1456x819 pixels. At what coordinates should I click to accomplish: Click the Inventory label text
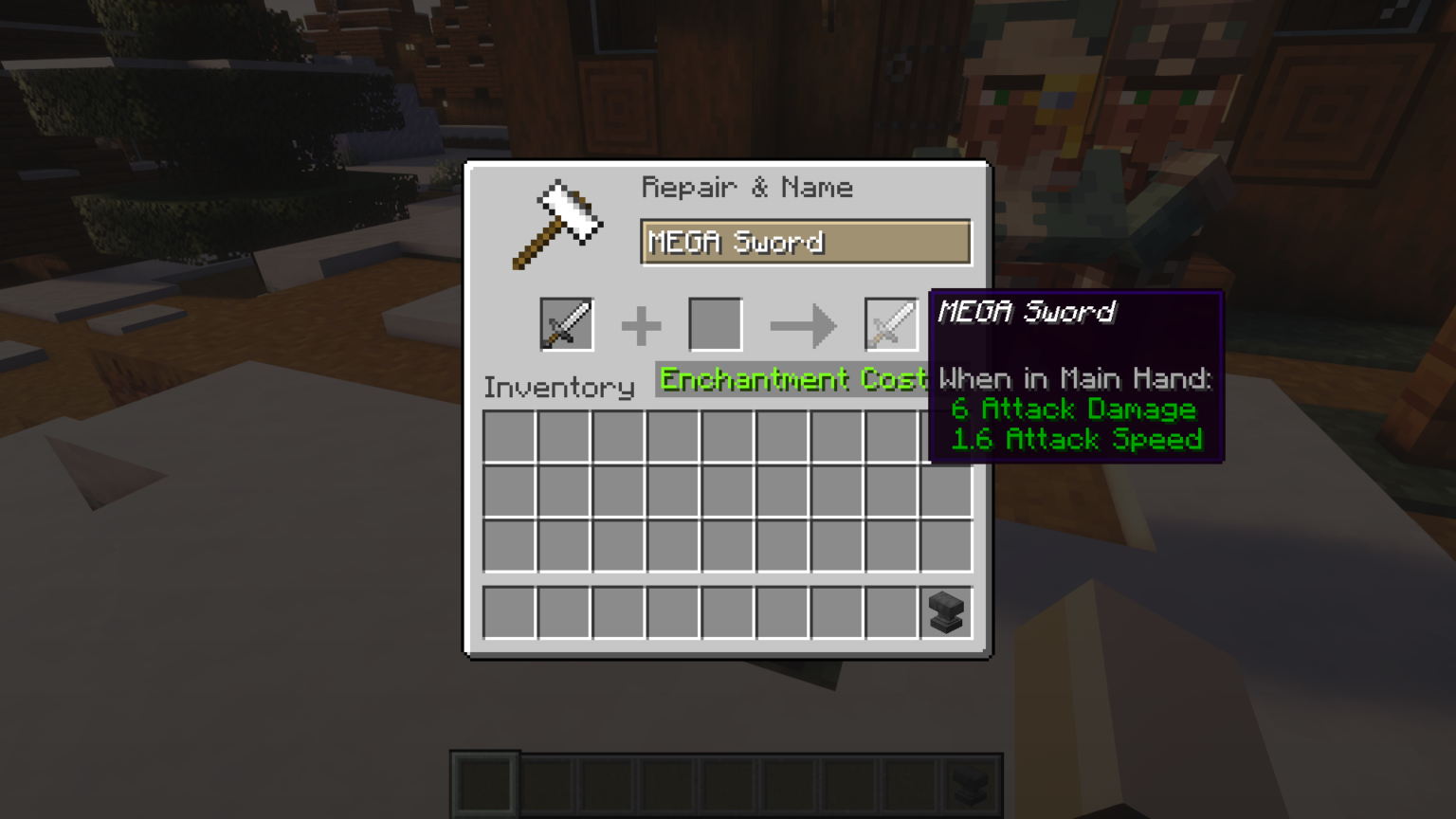point(558,387)
